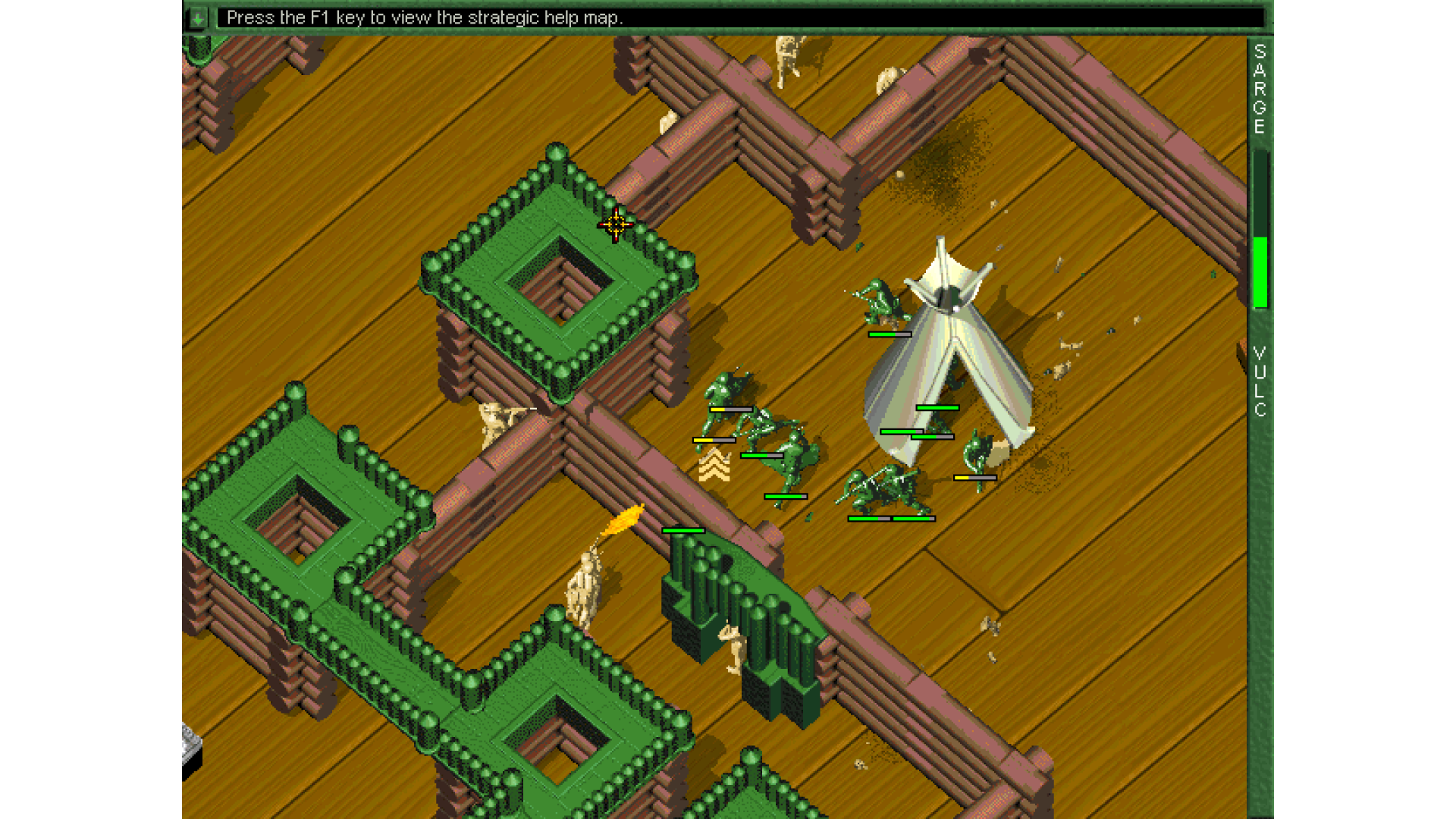Click the VULC weapon label on the side panel

[1260, 381]
